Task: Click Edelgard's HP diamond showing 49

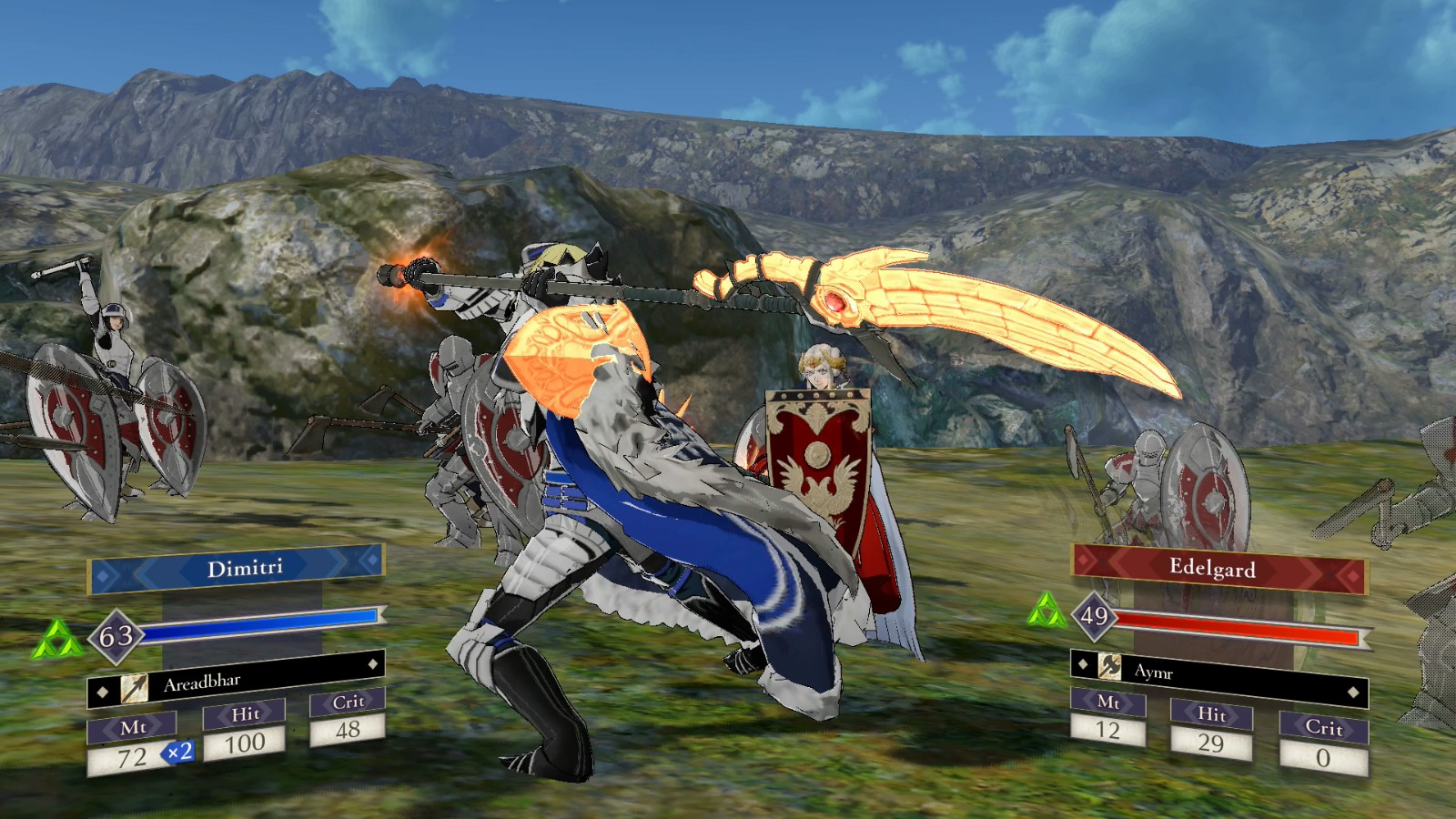Action: pos(1096,616)
